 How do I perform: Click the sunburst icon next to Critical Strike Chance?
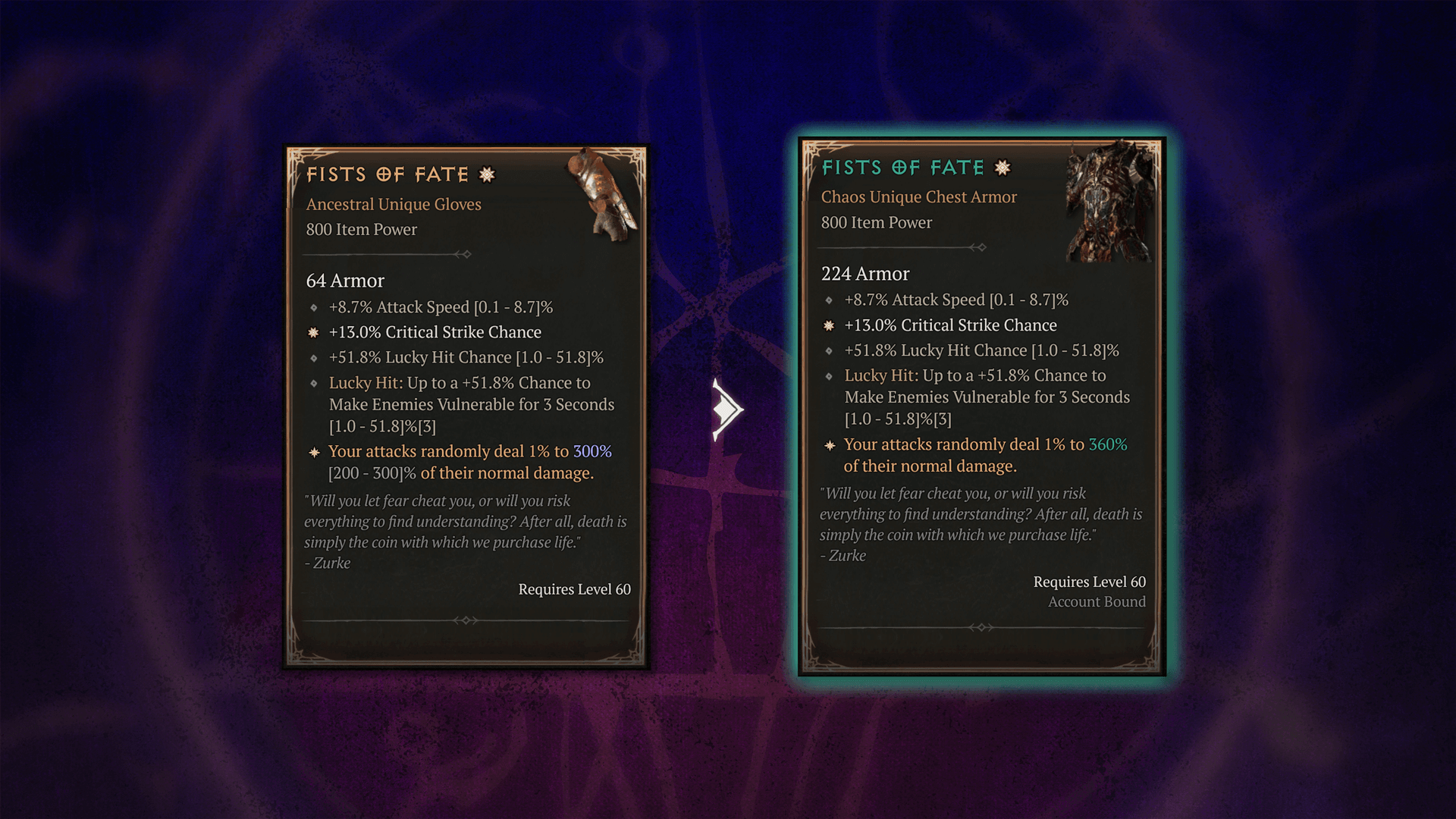tap(312, 331)
